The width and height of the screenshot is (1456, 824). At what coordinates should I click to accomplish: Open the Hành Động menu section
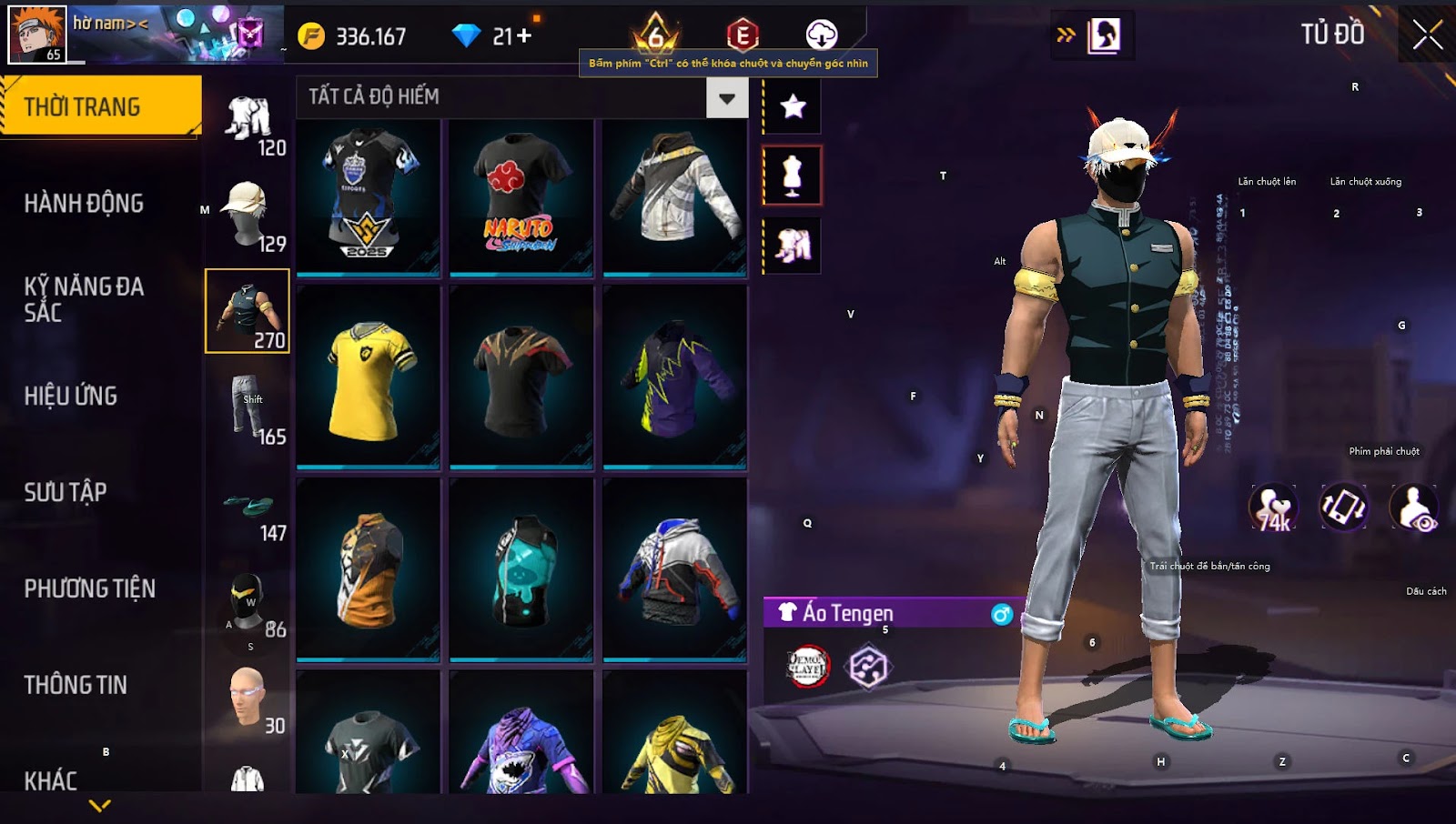click(84, 203)
